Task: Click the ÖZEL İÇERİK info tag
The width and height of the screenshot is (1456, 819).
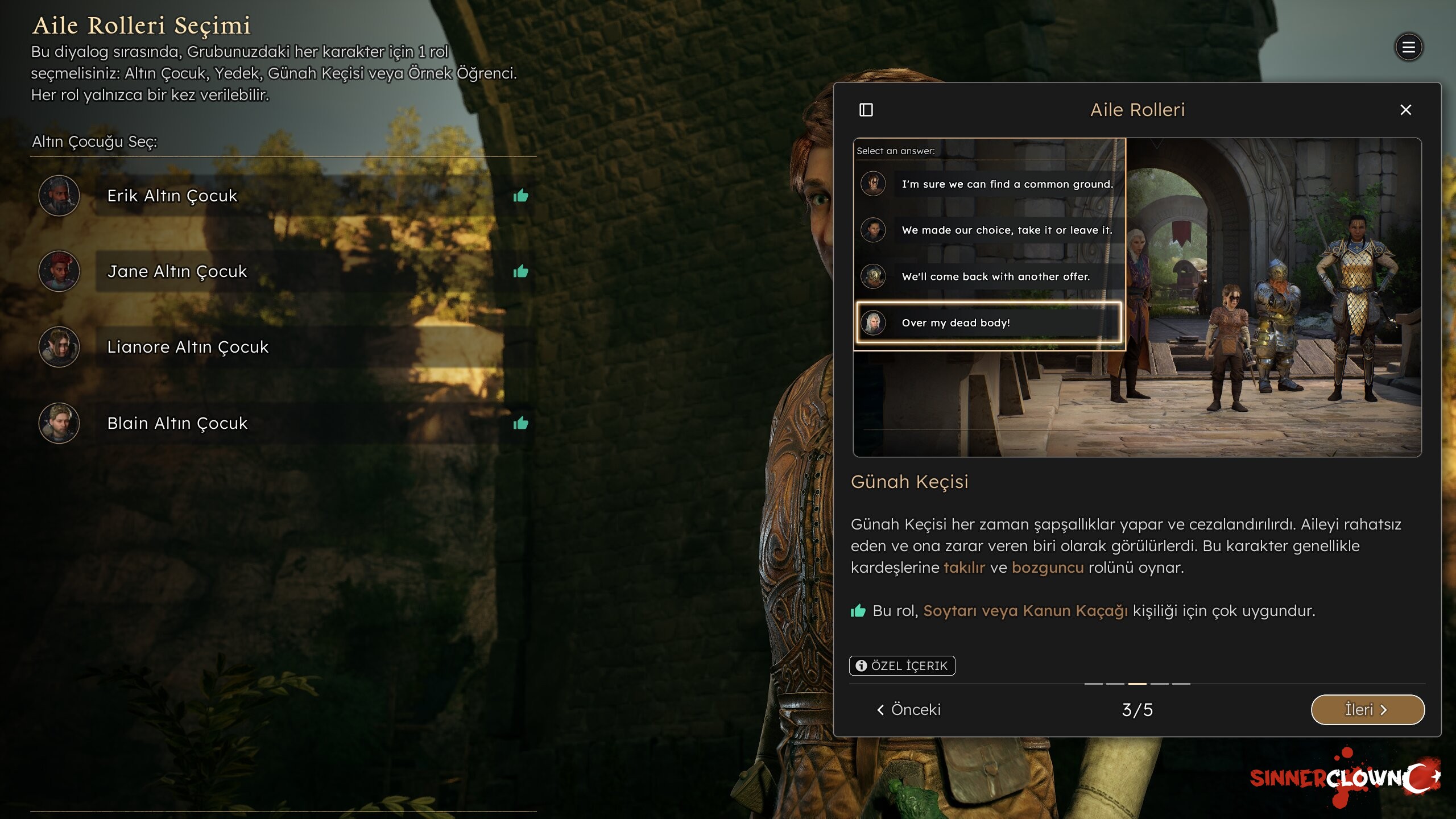Action: (902, 665)
